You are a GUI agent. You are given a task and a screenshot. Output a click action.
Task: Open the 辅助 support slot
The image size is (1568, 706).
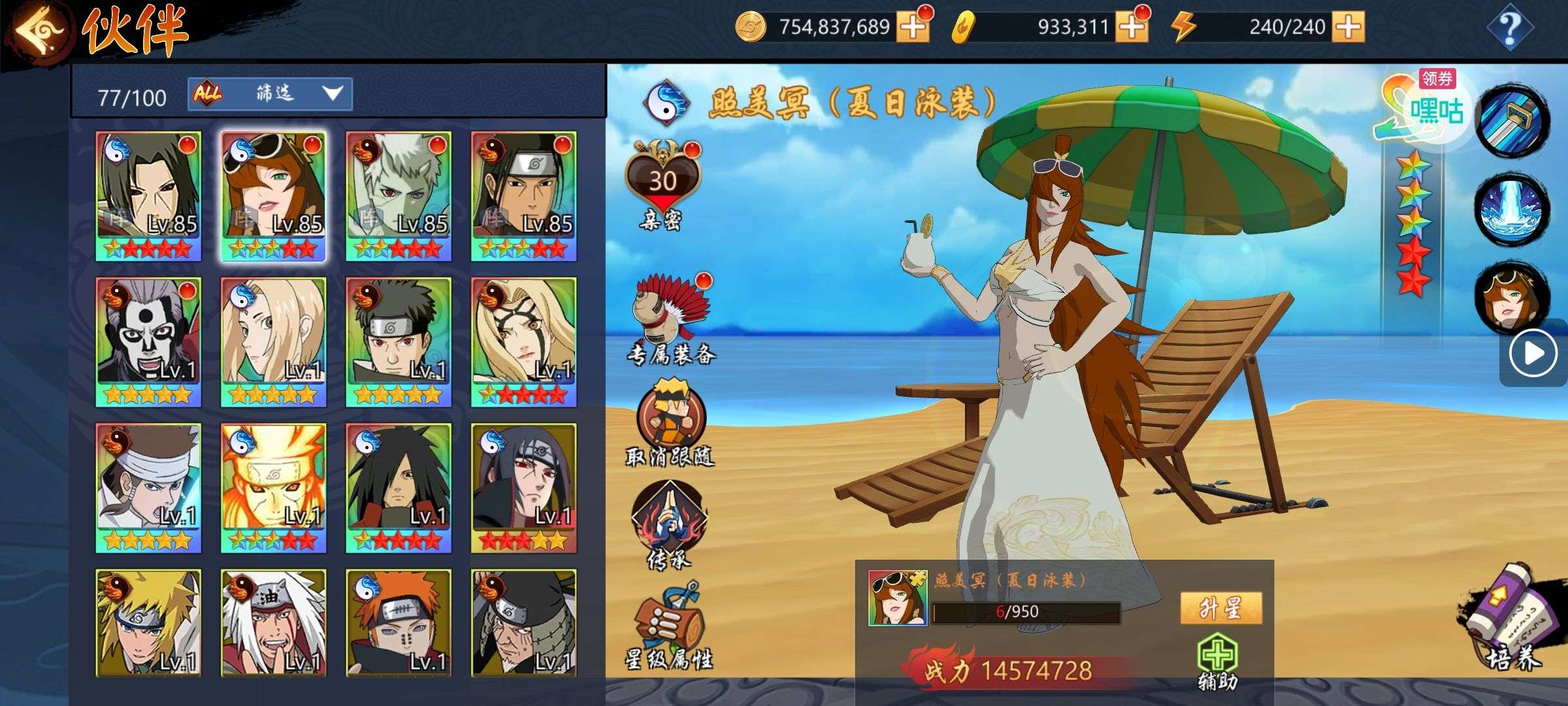click(1217, 662)
